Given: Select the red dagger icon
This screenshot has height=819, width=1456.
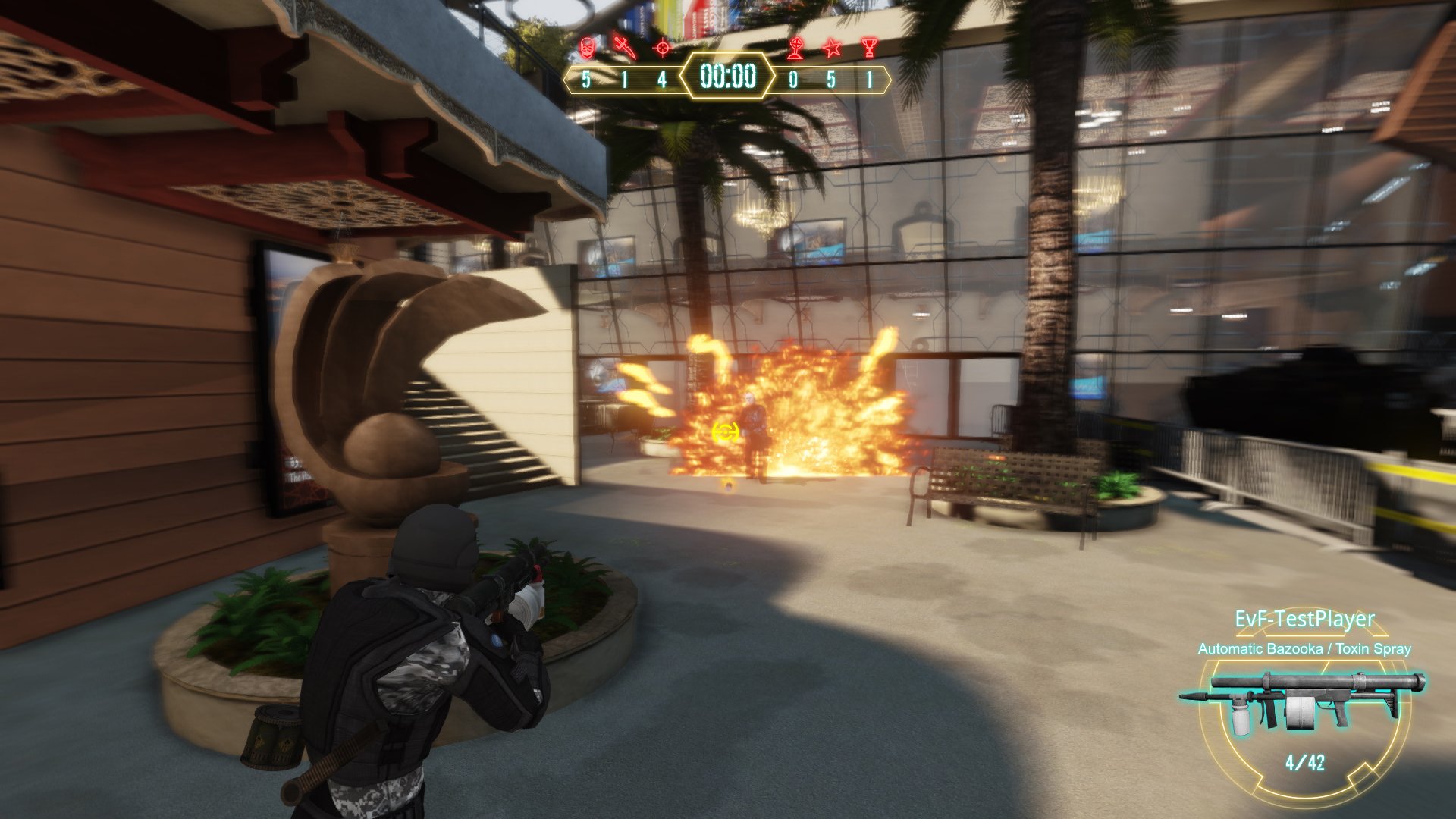Looking at the screenshot, I should (624, 47).
